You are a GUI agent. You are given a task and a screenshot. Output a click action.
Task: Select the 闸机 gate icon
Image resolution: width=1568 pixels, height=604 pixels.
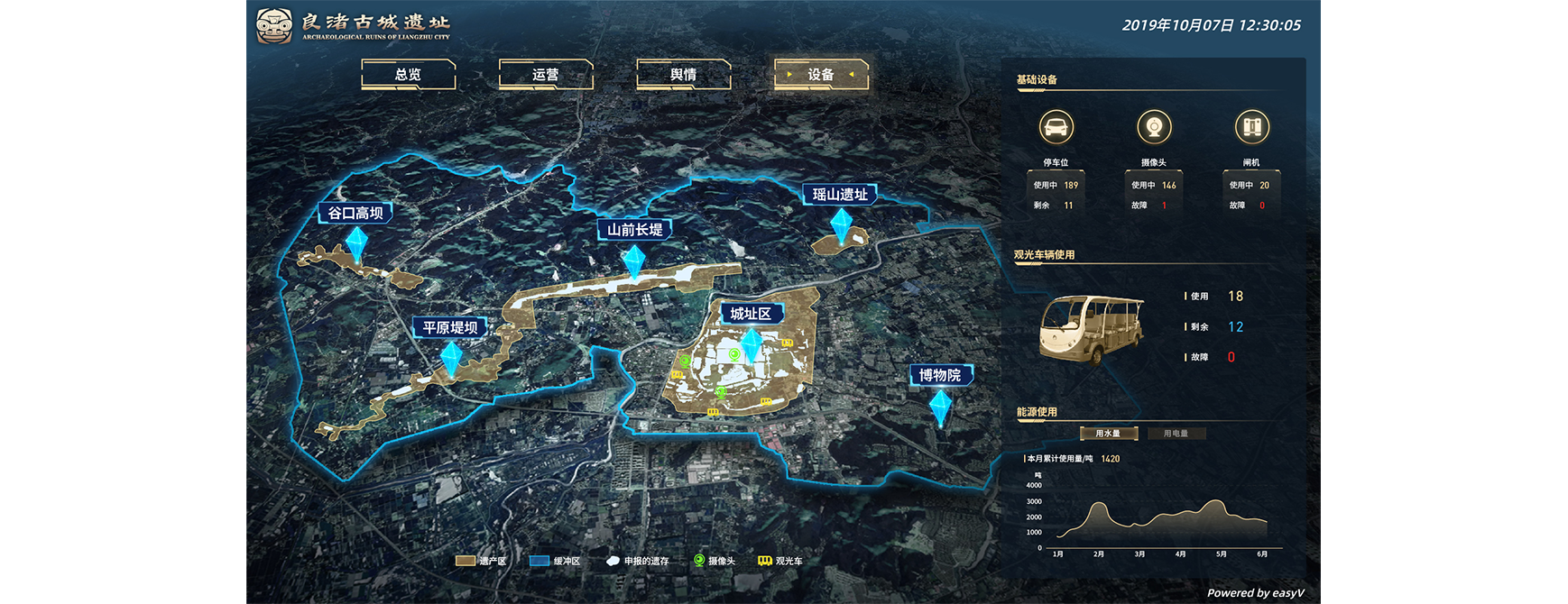(1251, 127)
